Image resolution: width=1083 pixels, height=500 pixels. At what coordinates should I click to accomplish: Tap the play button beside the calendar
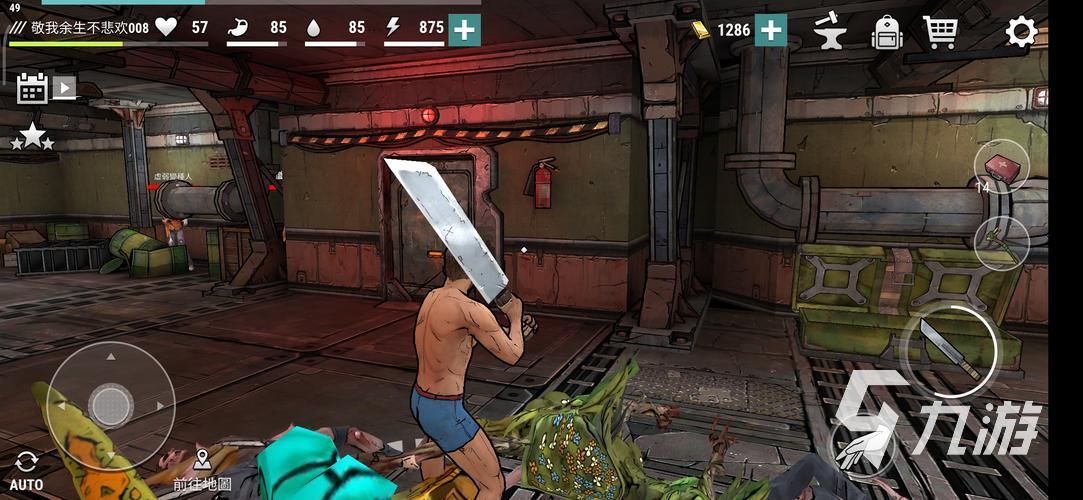pos(64,88)
